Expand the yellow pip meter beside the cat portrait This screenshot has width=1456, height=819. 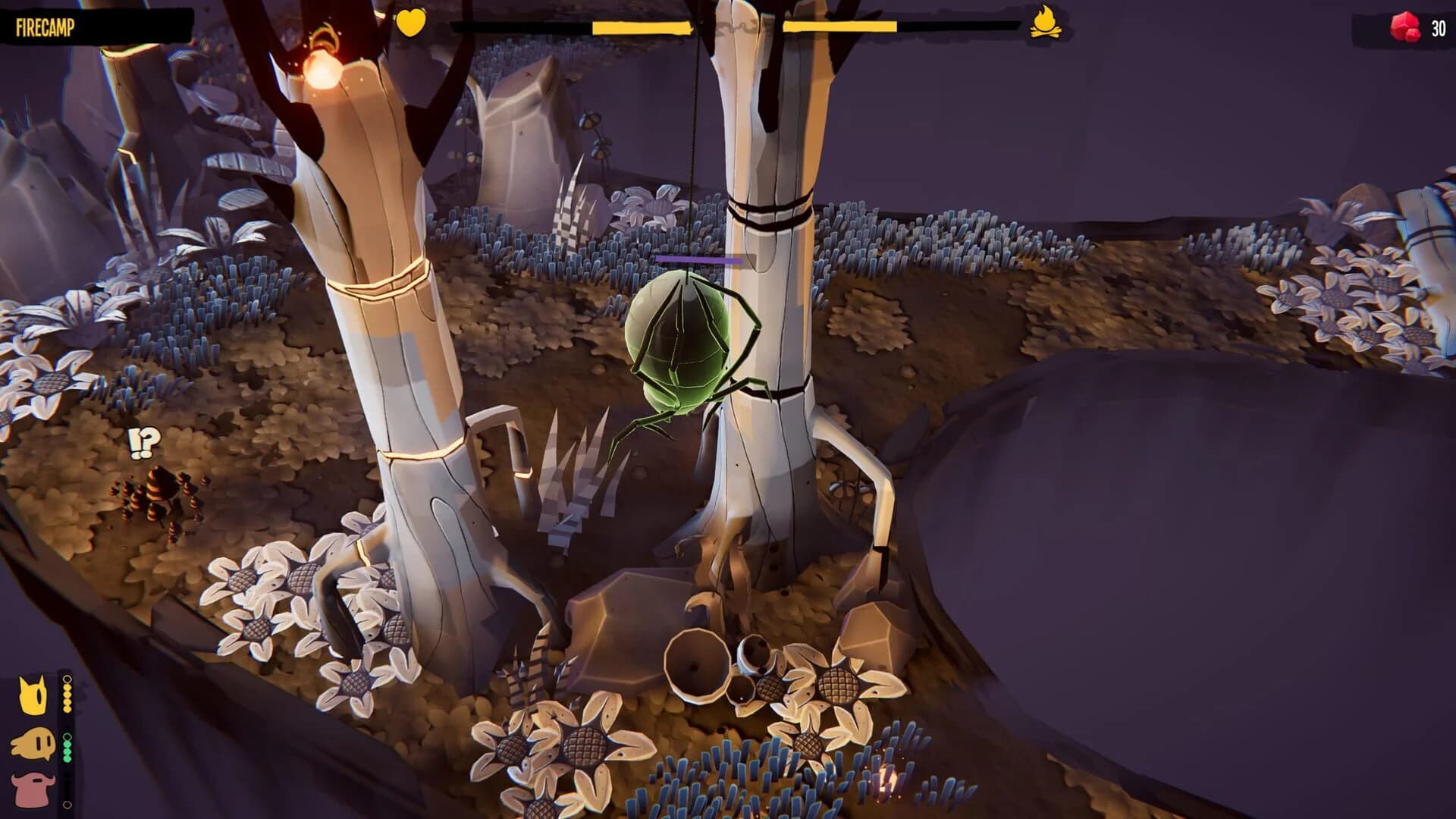(x=67, y=698)
